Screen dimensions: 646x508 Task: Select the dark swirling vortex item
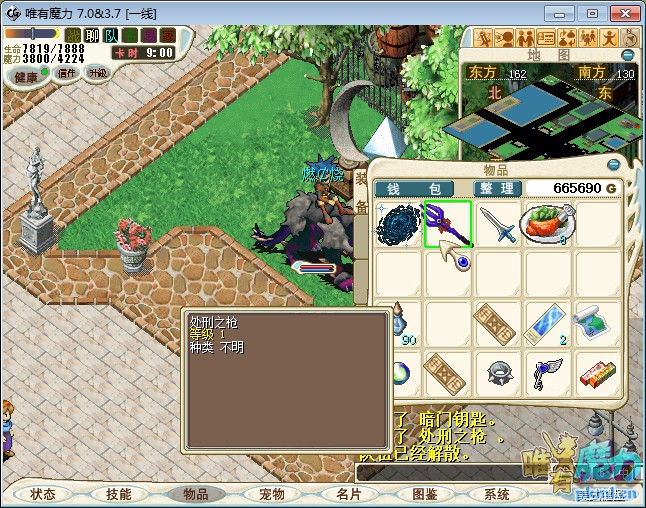397,223
